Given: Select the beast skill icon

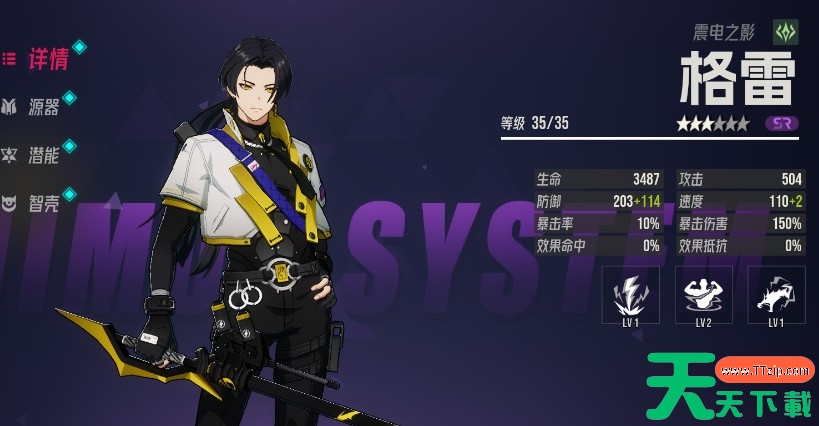Looking at the screenshot, I should coord(775,293).
